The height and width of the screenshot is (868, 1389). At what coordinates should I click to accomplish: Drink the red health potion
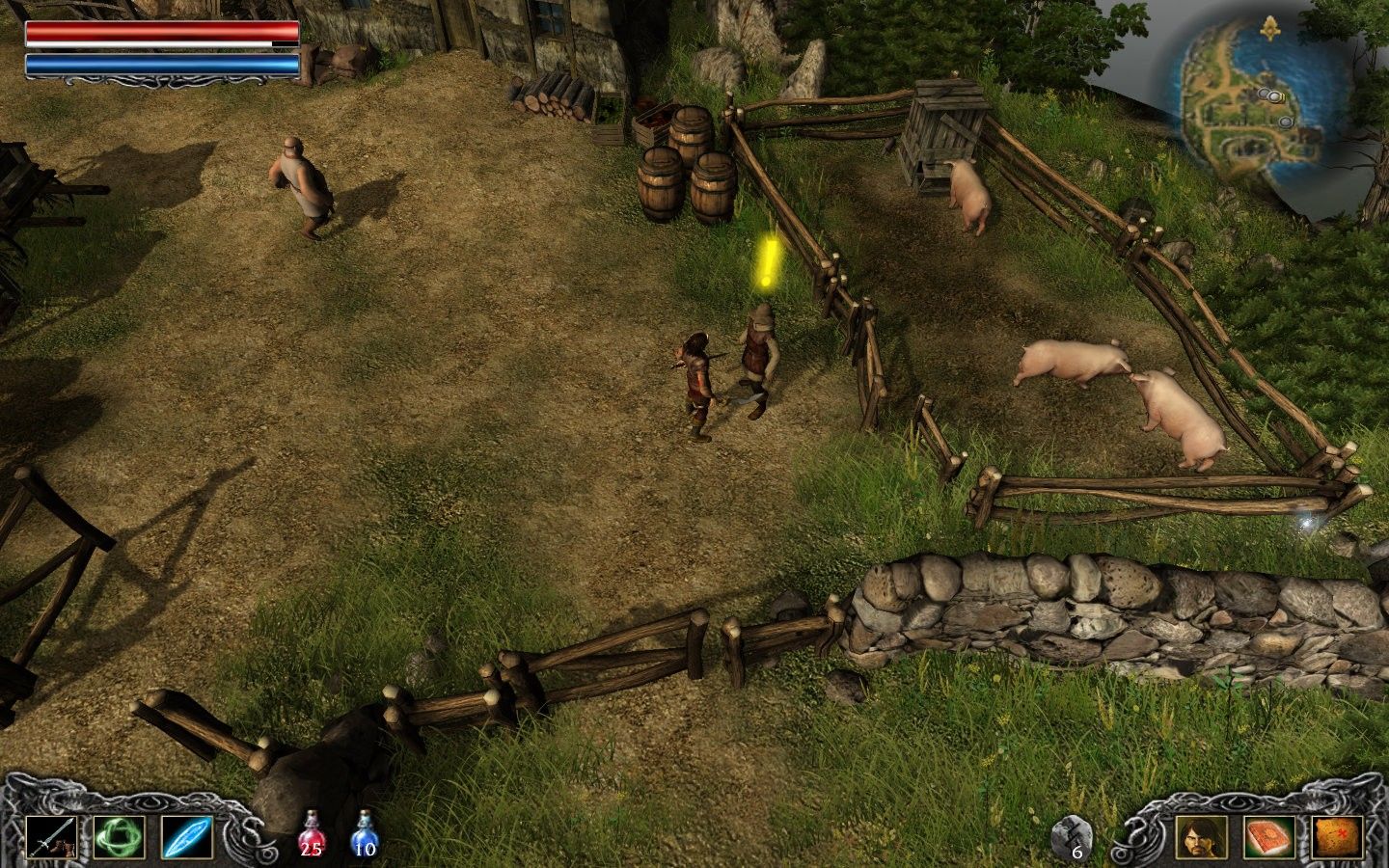(311, 833)
